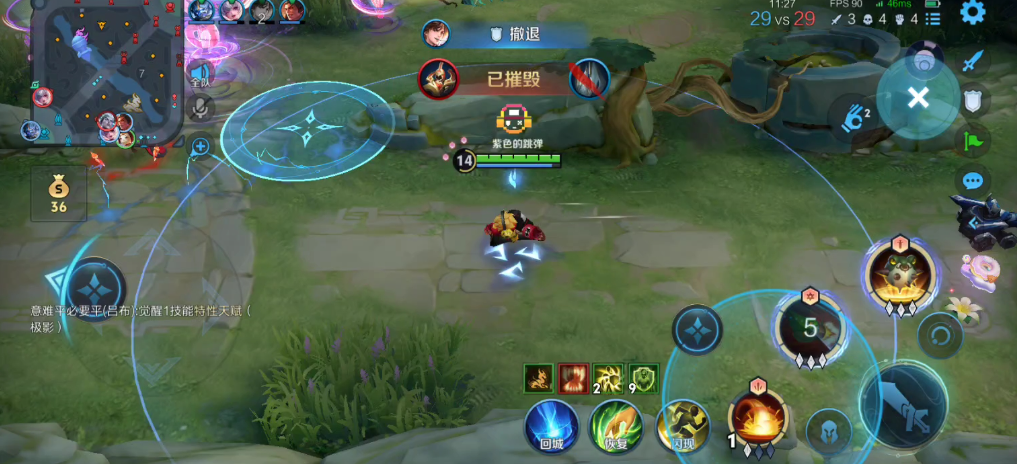
Task: Toggle the microphone mute icon
Action: pos(201,108)
